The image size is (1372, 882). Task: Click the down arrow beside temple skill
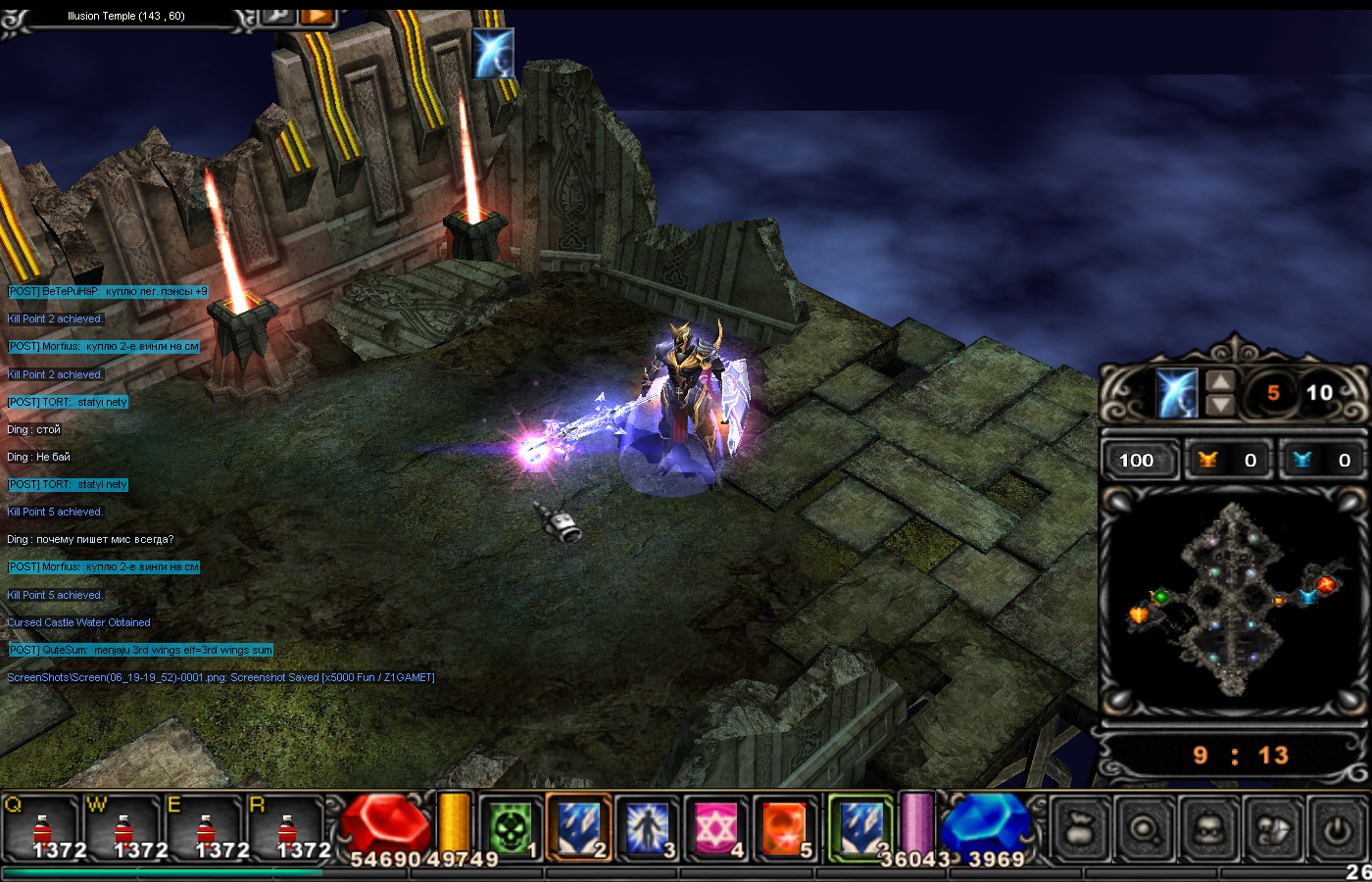pos(1220,404)
